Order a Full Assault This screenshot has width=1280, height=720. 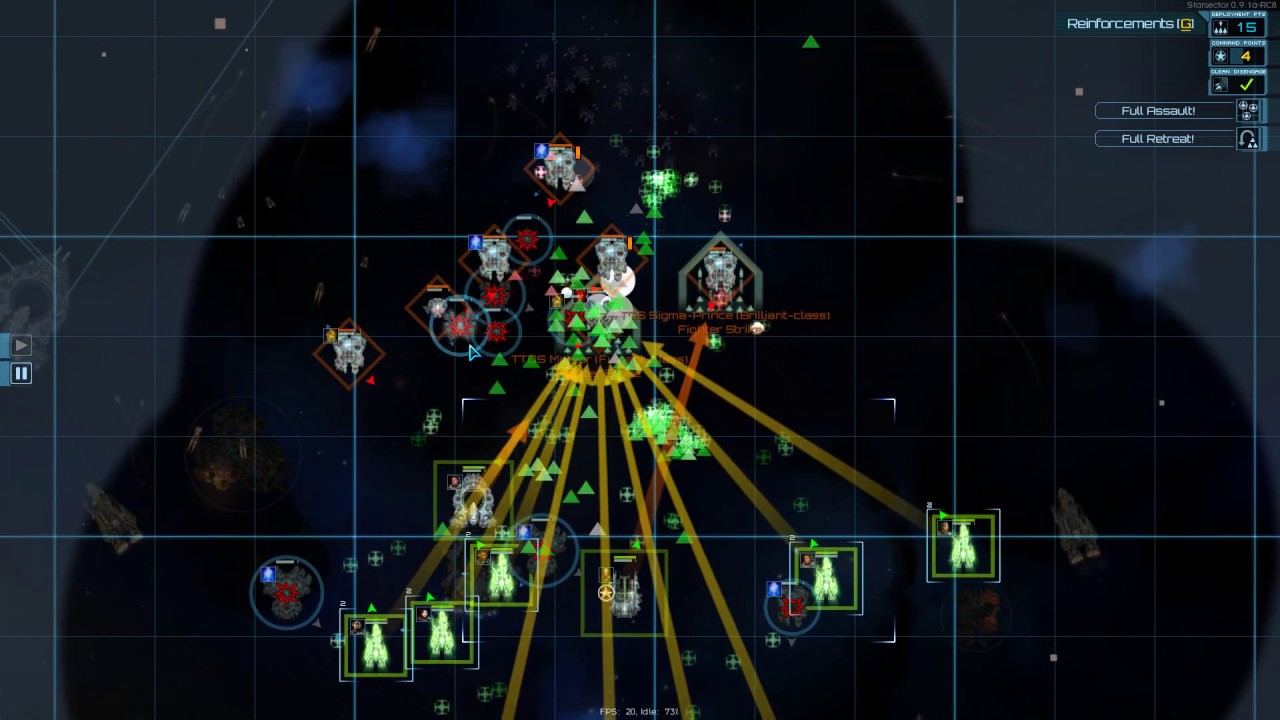(x=1158, y=111)
